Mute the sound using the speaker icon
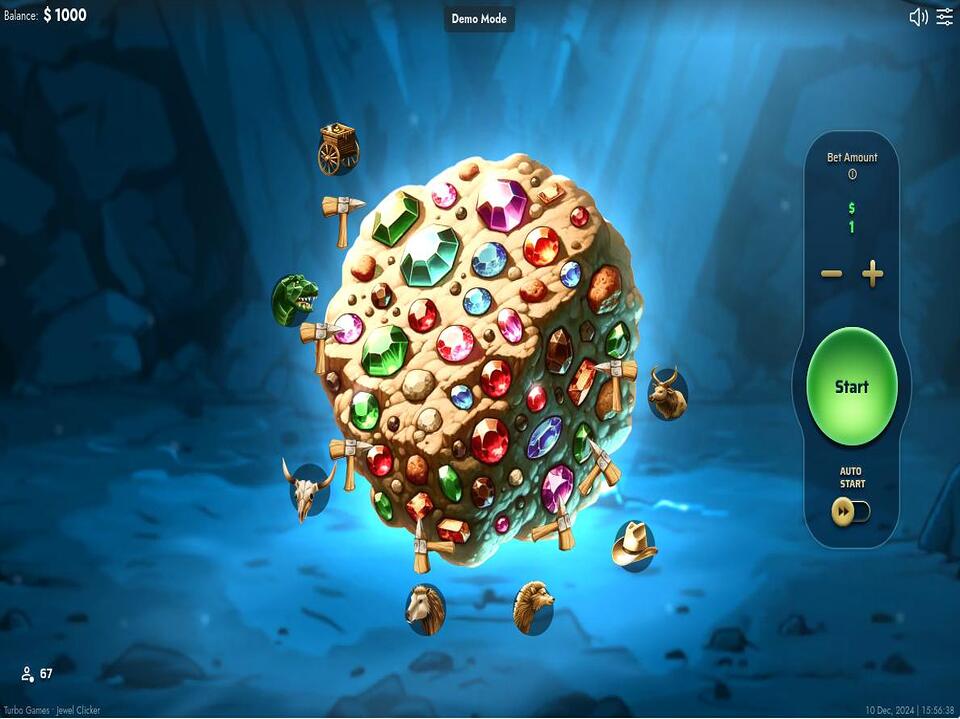Screen dimensions: 960x719 point(918,17)
